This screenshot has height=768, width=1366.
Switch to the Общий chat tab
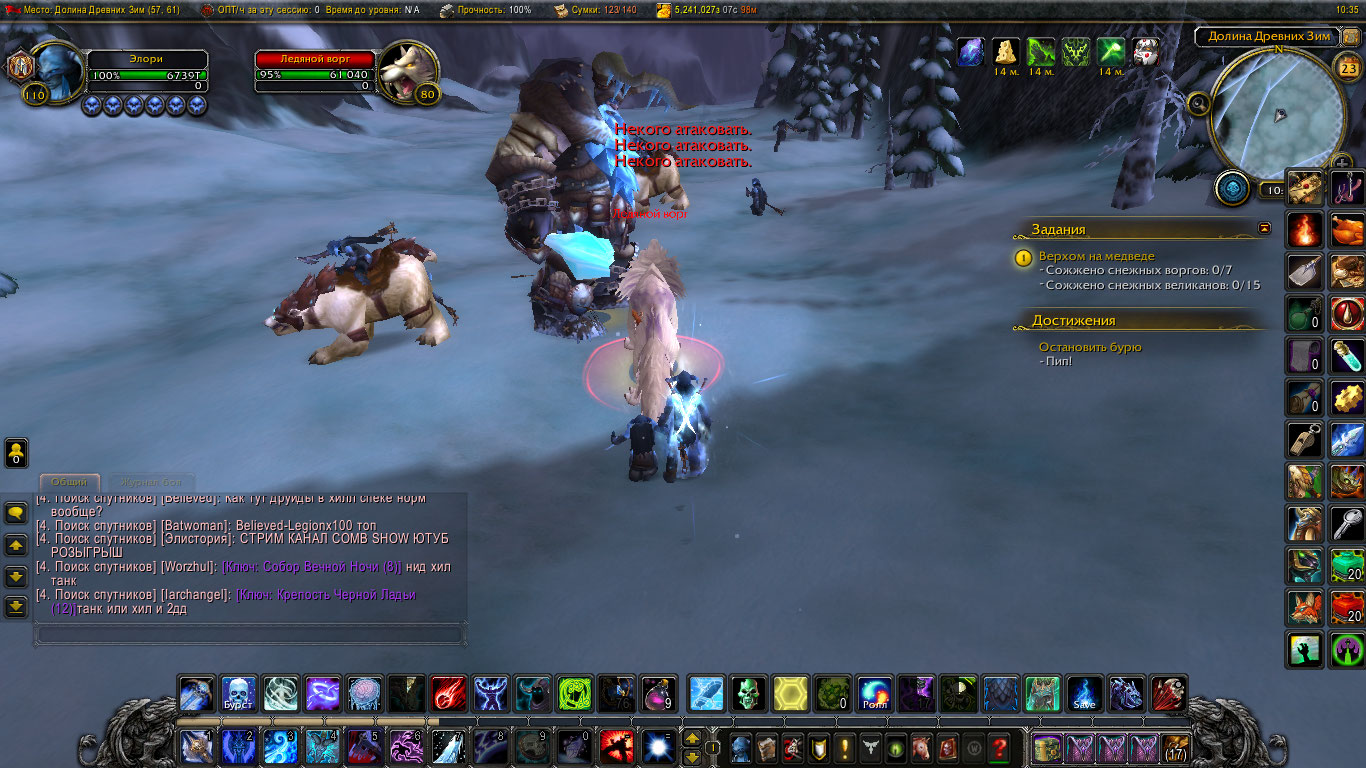coord(69,482)
